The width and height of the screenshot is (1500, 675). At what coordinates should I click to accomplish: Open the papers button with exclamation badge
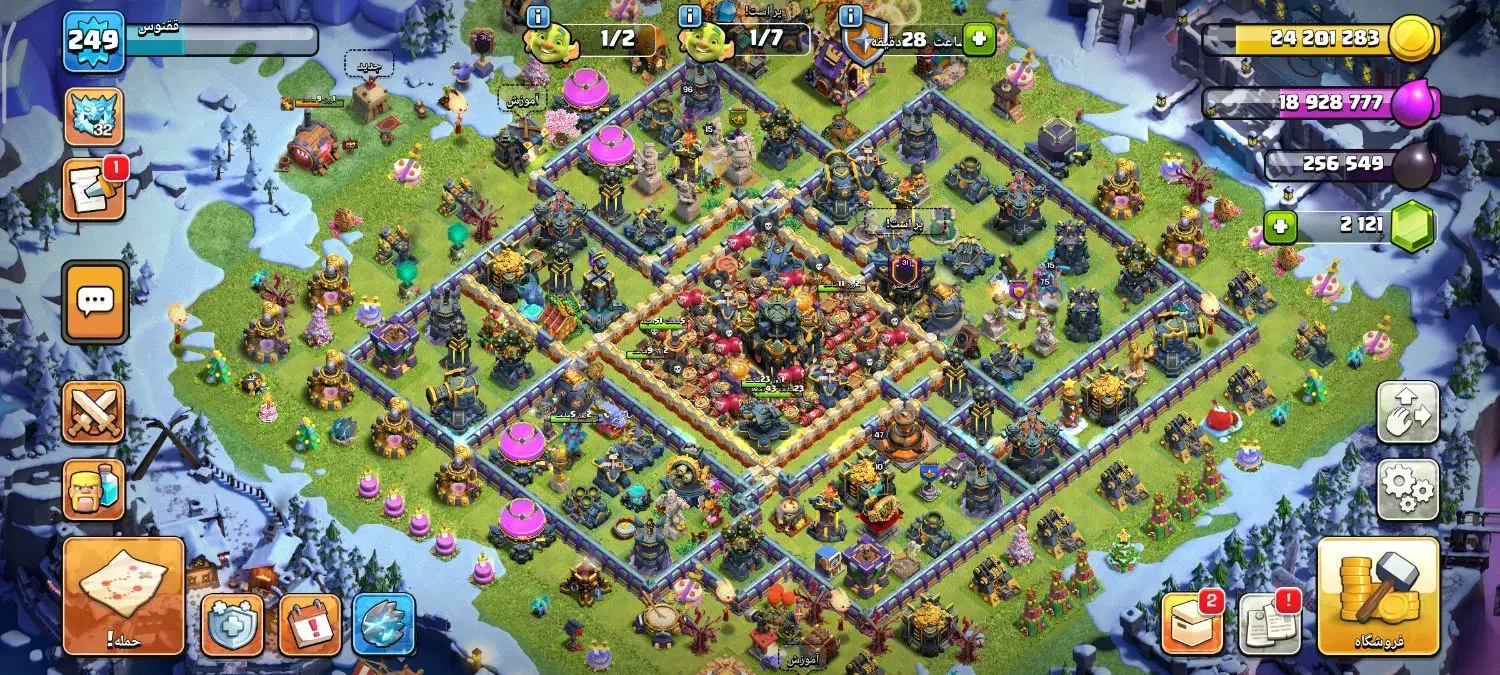click(1269, 624)
